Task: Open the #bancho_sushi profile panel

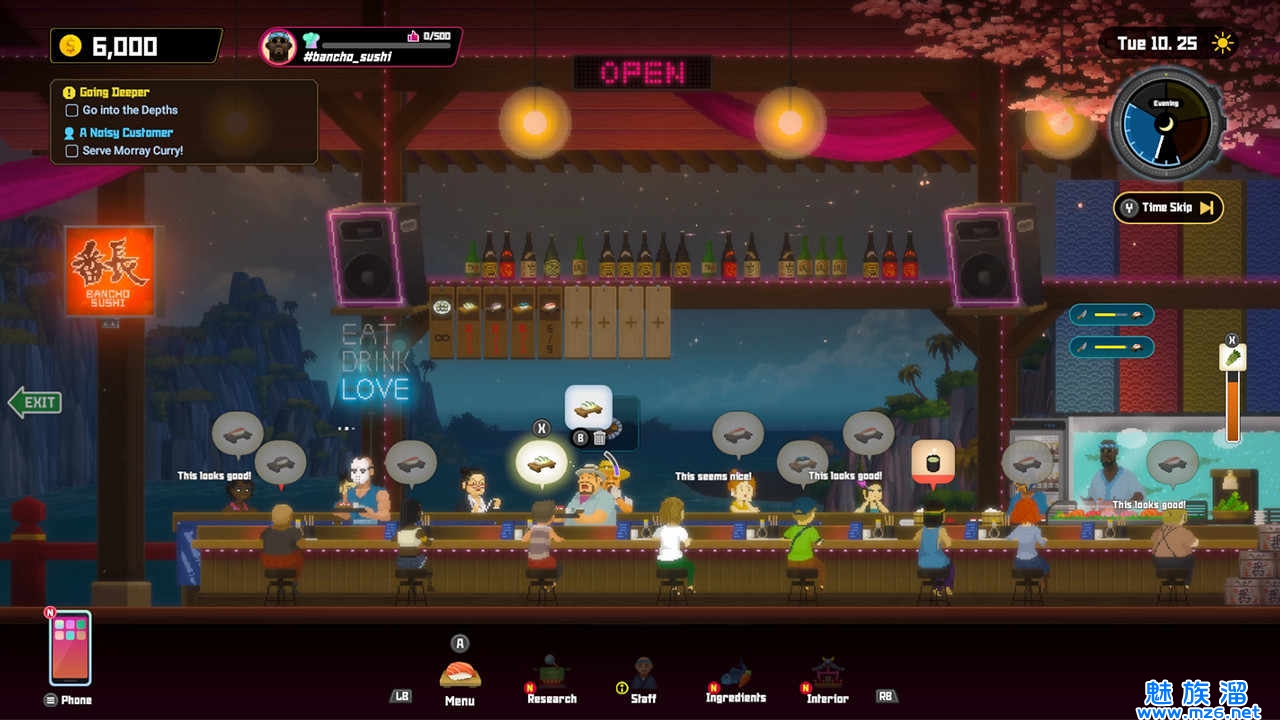Action: point(360,46)
